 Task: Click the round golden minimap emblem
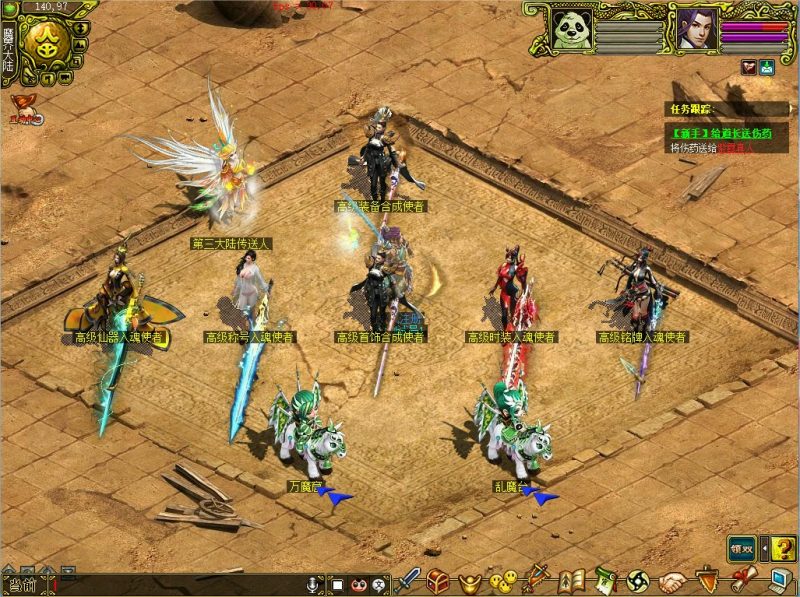[x=48, y=41]
